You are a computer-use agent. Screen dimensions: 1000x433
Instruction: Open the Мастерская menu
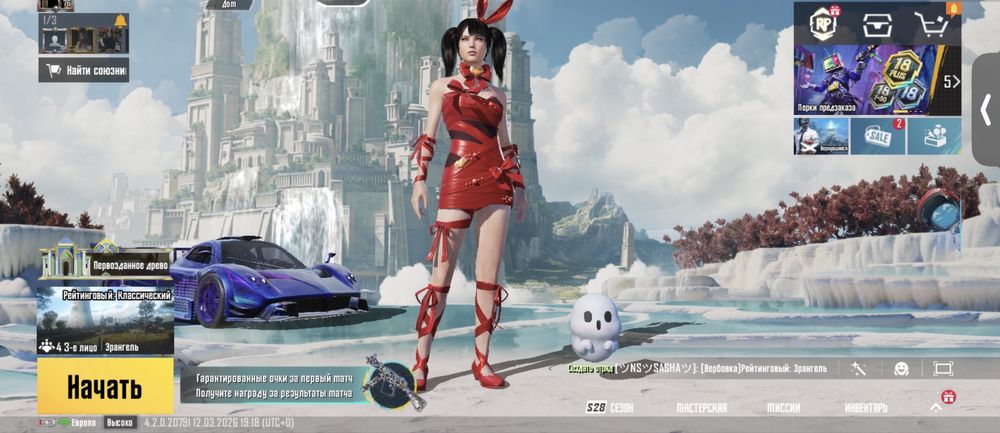tap(701, 408)
